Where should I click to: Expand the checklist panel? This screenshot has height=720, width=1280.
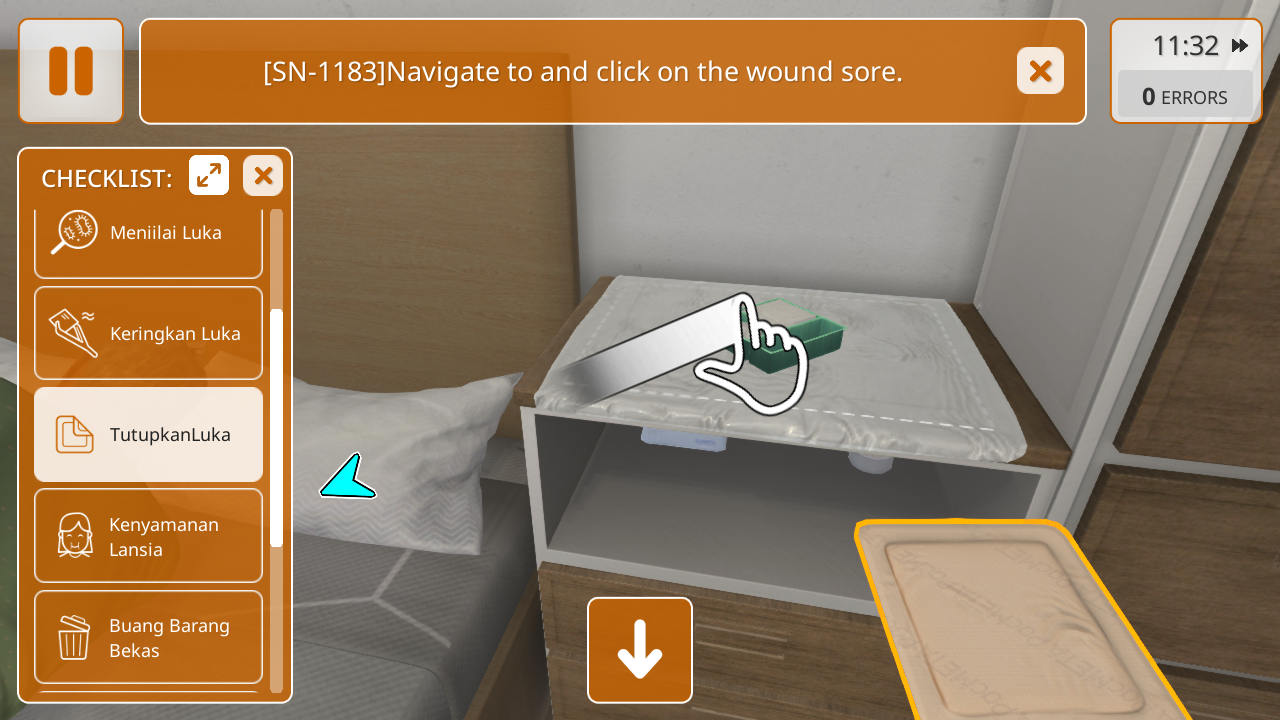click(x=209, y=176)
